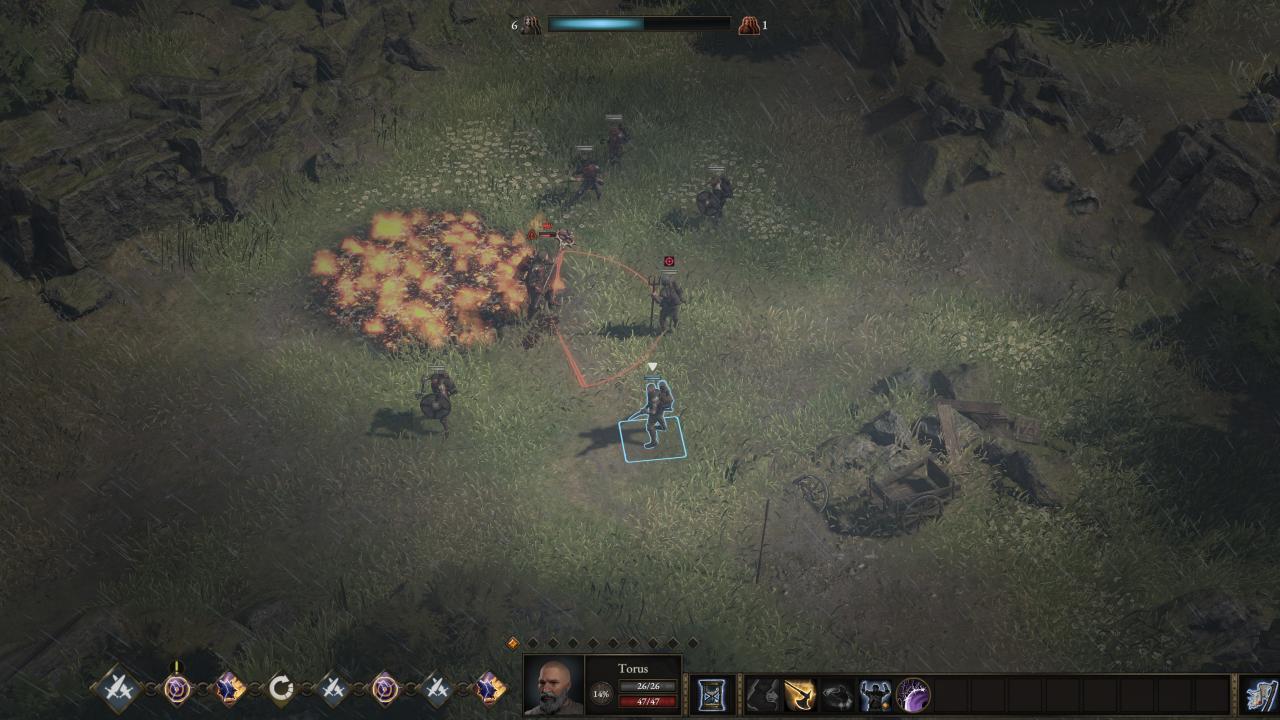
Task: Select the purple spiral turn icon with exclamation
Action: [x=177, y=688]
